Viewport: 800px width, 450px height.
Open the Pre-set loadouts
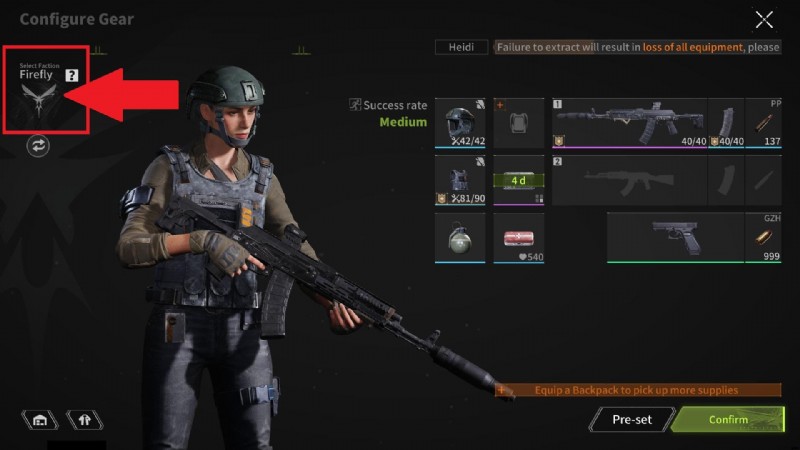[632, 419]
